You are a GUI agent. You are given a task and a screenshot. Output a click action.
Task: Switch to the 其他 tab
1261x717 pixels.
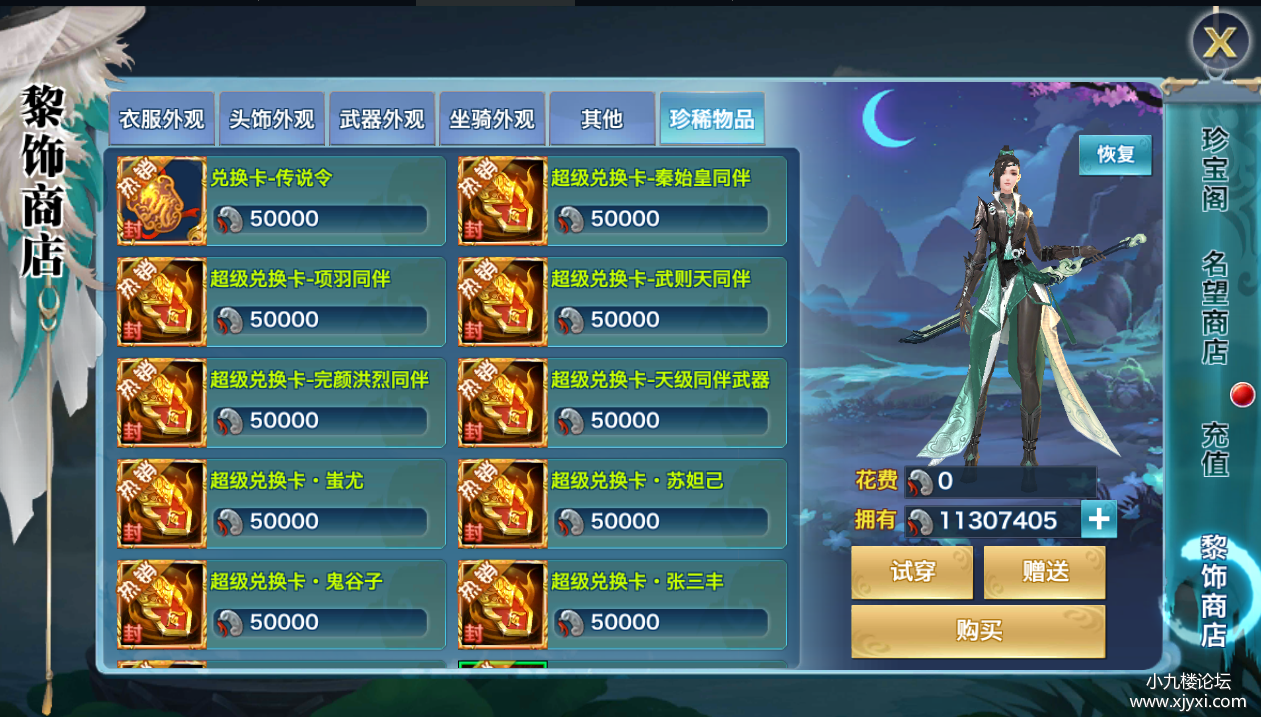pyautogui.click(x=601, y=120)
